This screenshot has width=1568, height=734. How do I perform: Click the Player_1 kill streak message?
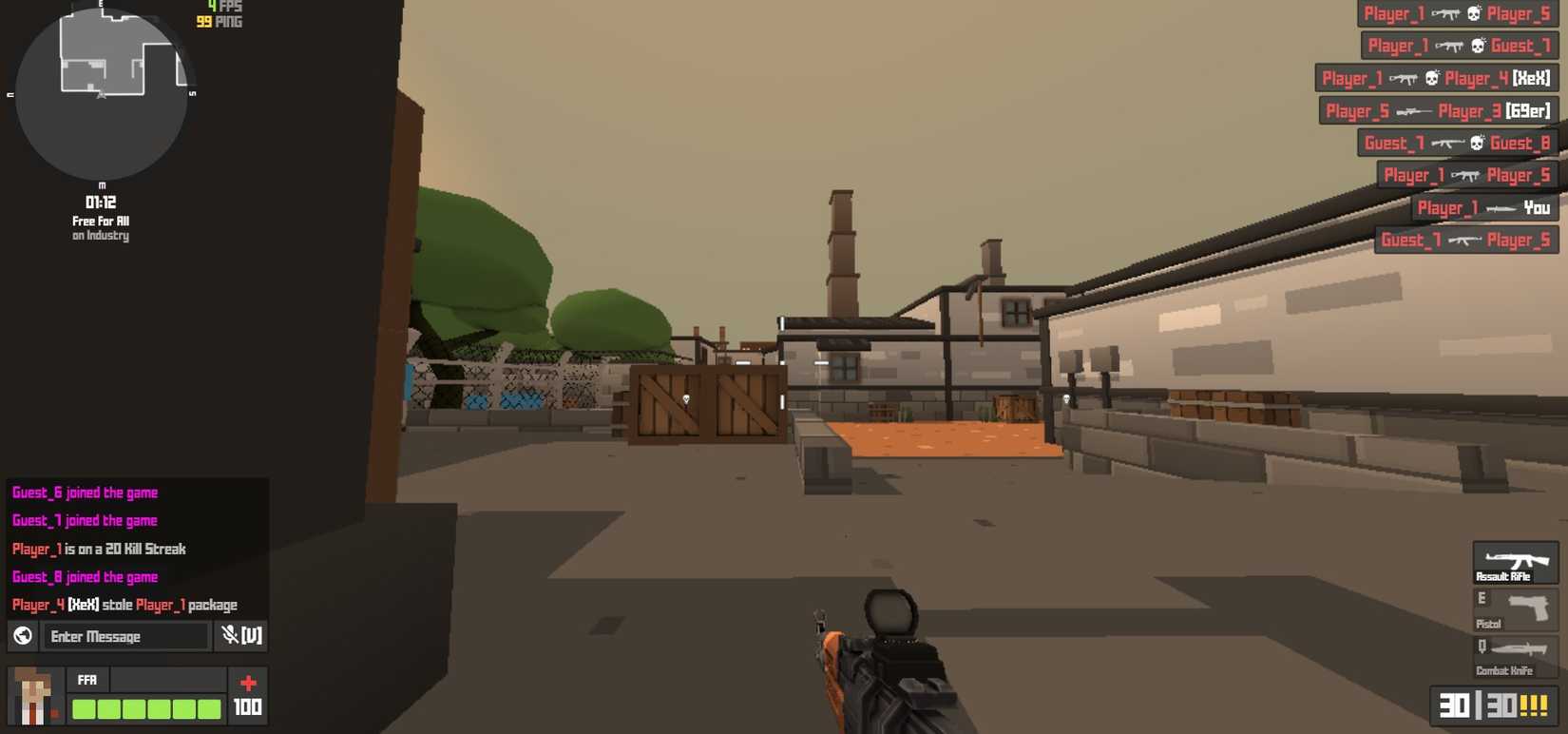97,549
